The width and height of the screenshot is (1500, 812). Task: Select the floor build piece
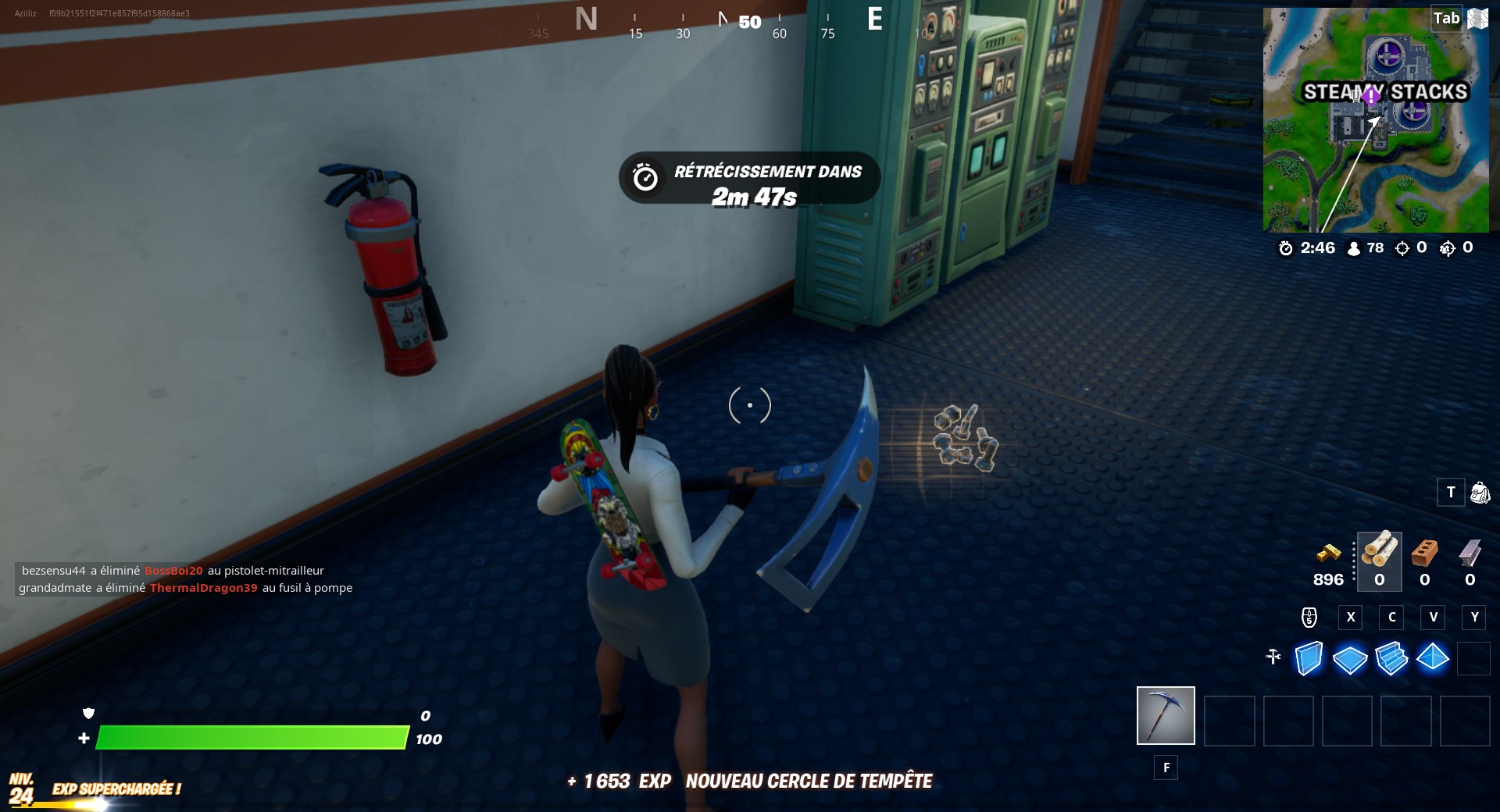tap(1350, 660)
